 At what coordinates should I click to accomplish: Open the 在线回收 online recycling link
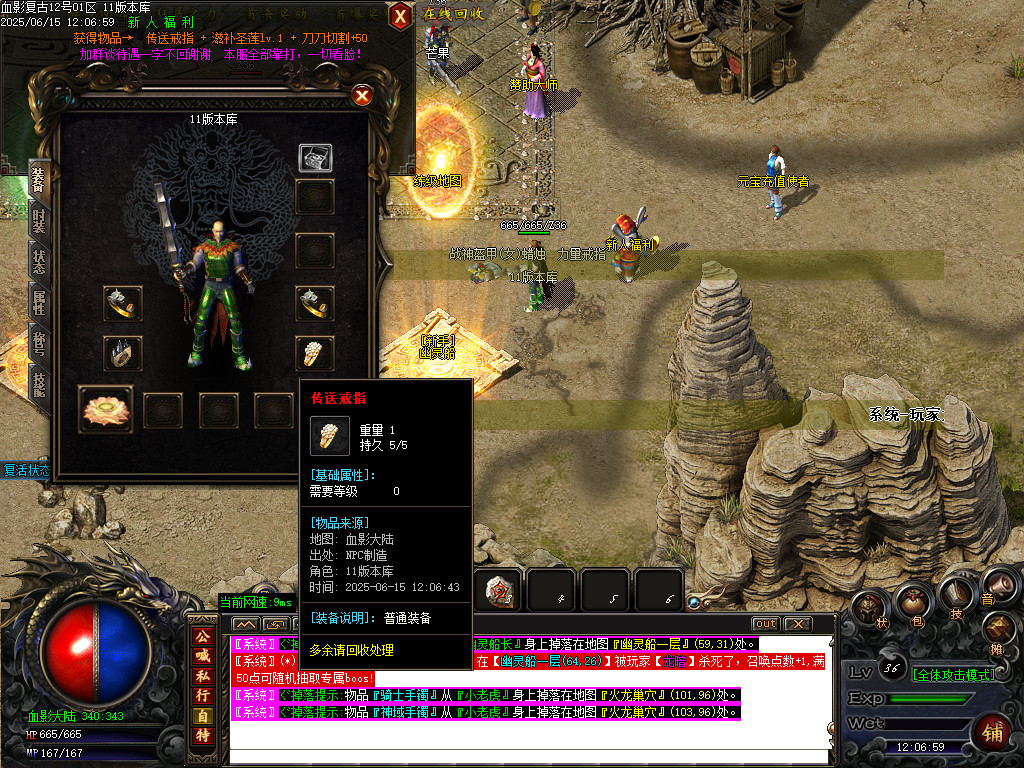(x=454, y=14)
